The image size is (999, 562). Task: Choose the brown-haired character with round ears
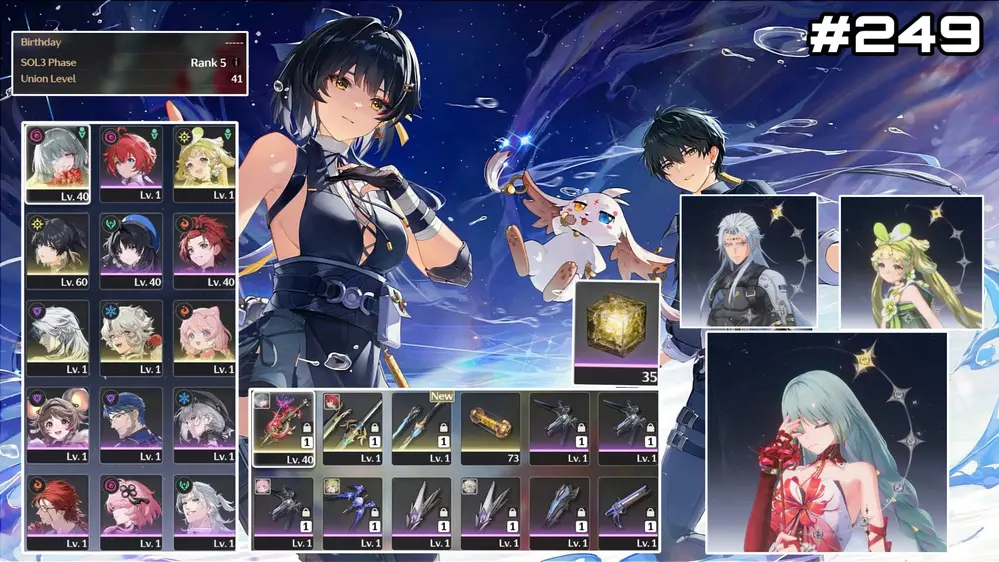pos(58,424)
